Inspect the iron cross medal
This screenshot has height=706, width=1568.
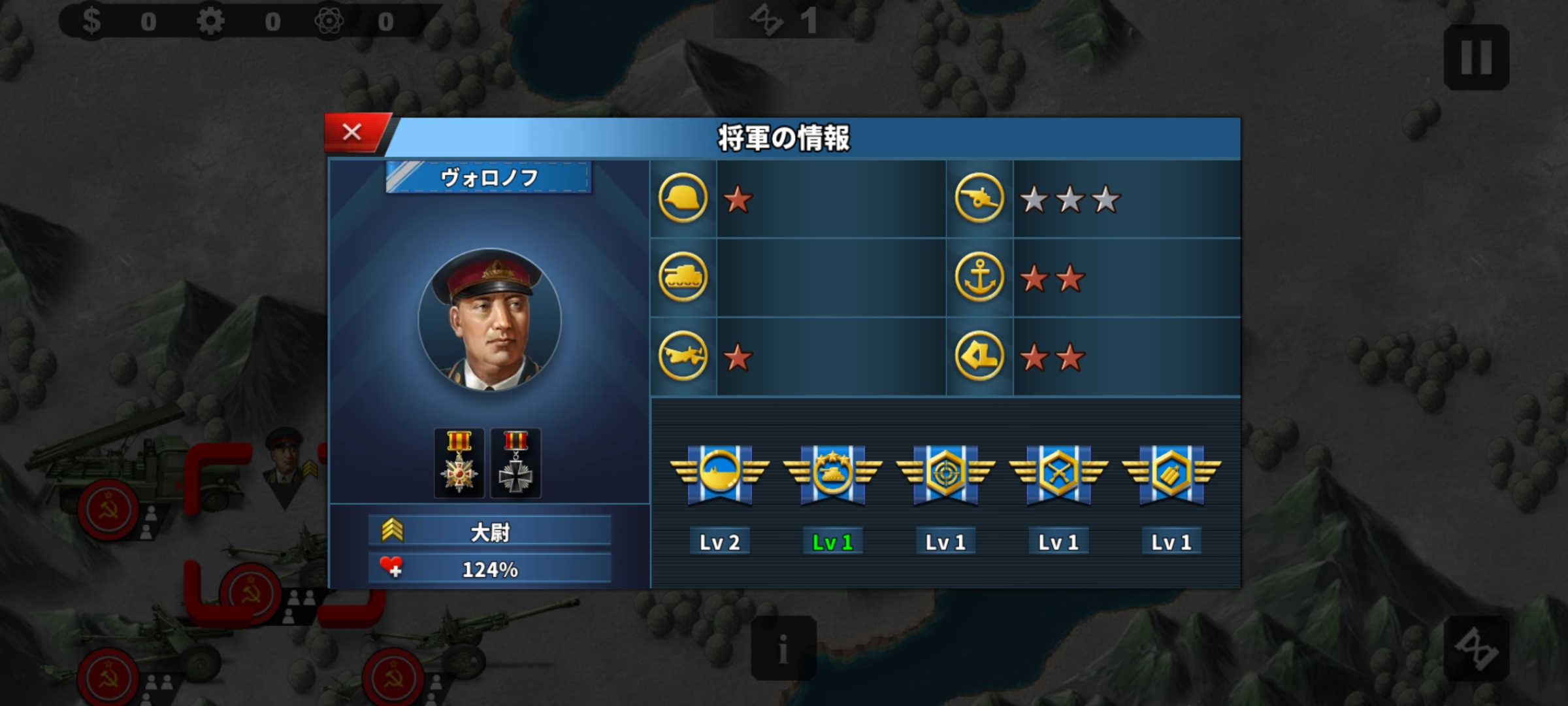(515, 463)
